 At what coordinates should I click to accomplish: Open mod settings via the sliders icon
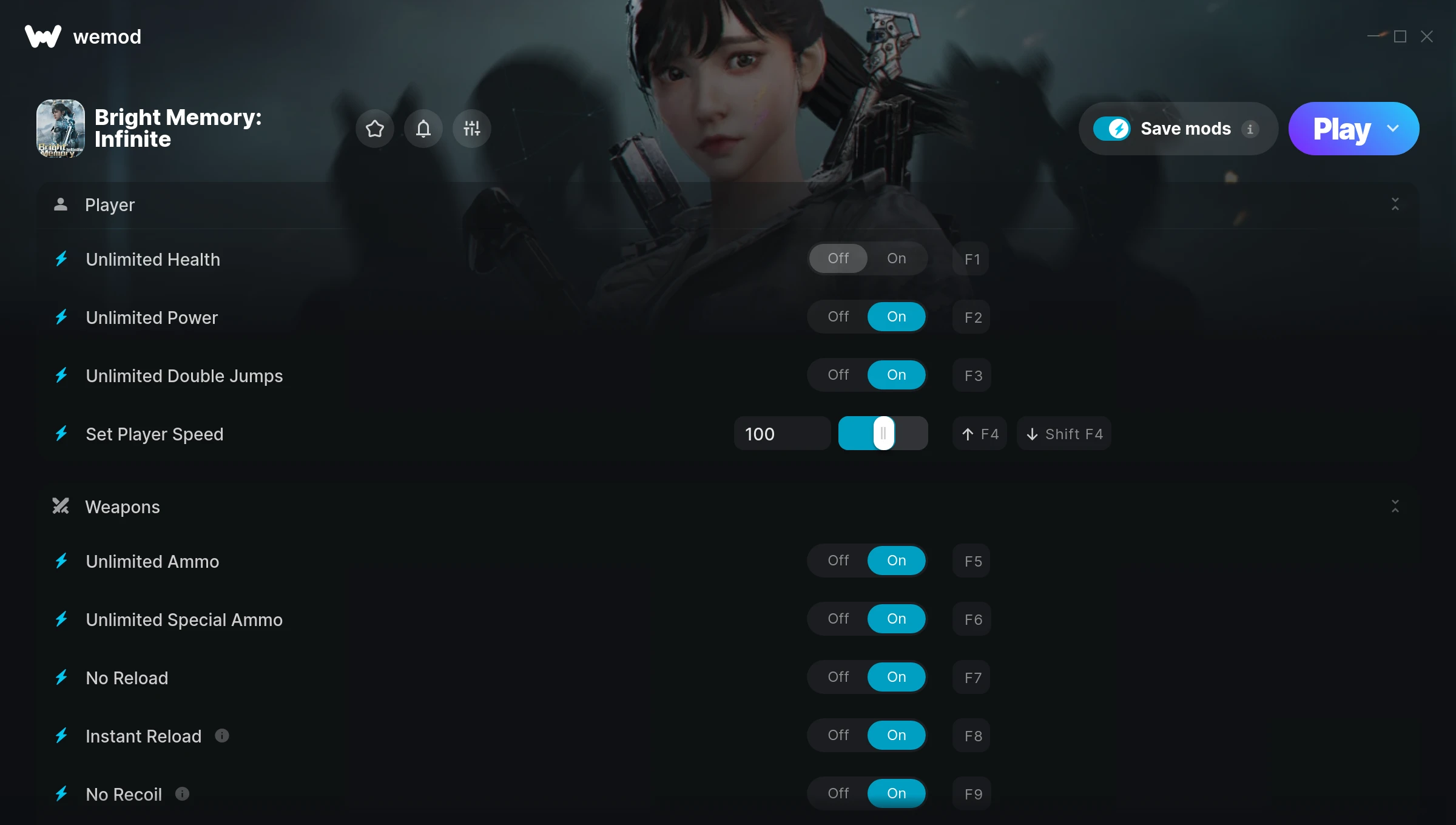[471, 129]
